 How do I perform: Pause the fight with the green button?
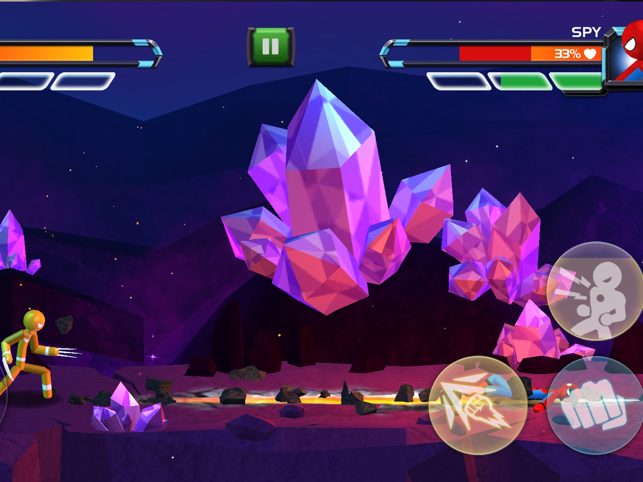tap(269, 46)
